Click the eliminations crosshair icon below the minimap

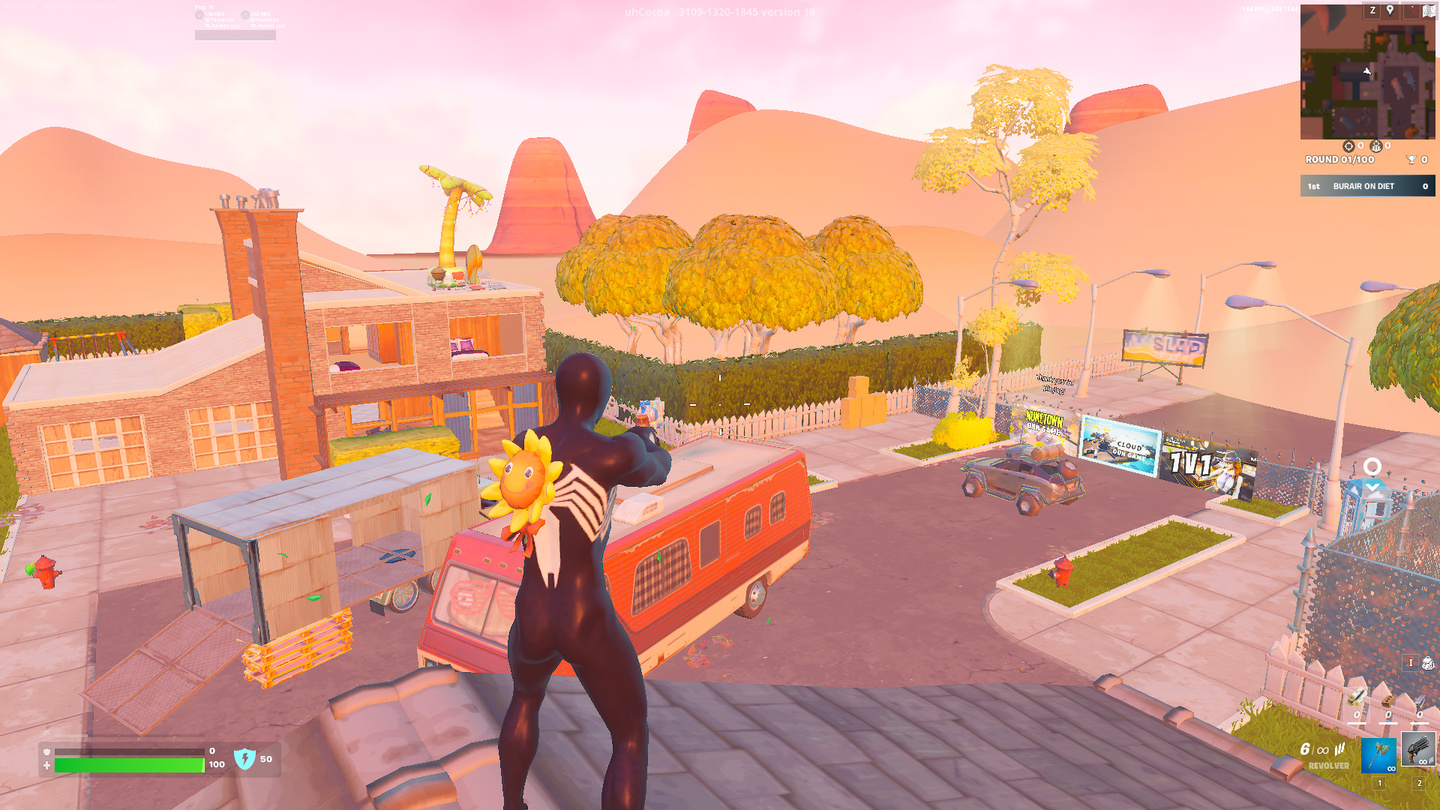tap(1349, 146)
